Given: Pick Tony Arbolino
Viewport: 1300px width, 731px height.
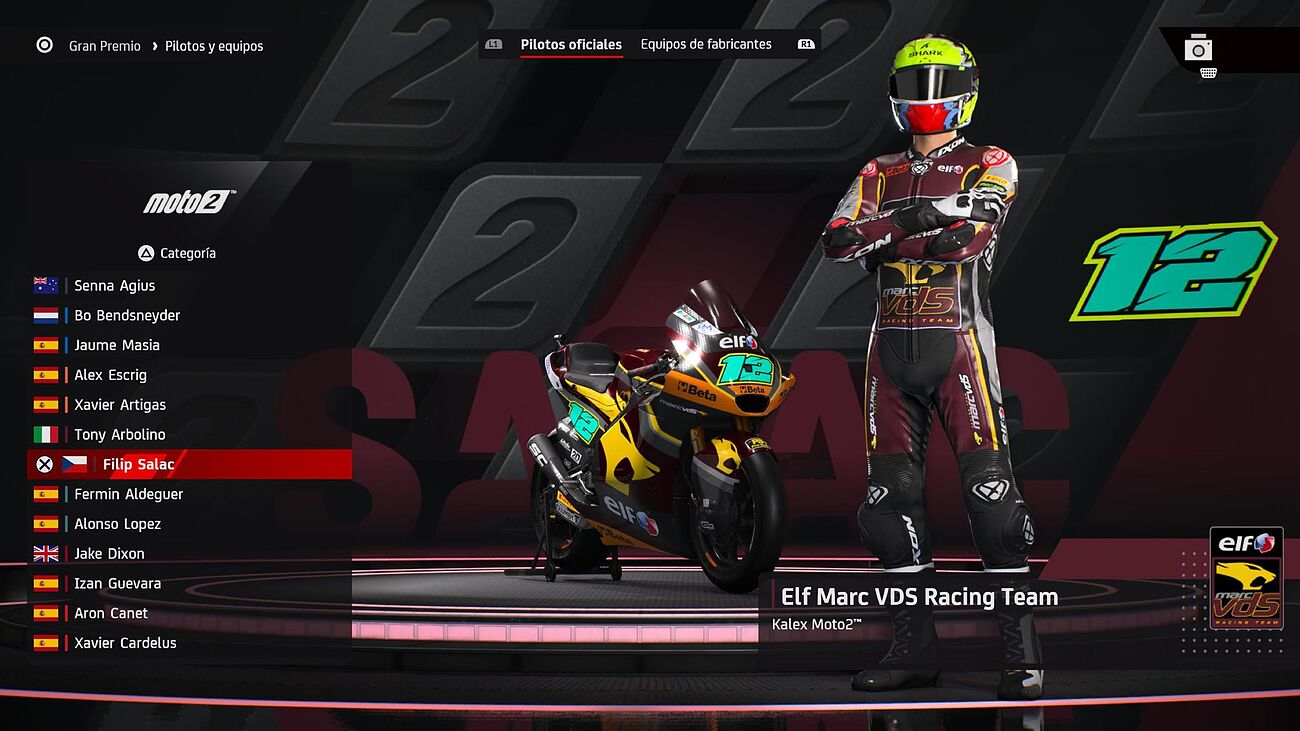Looking at the screenshot, I should [x=119, y=435].
